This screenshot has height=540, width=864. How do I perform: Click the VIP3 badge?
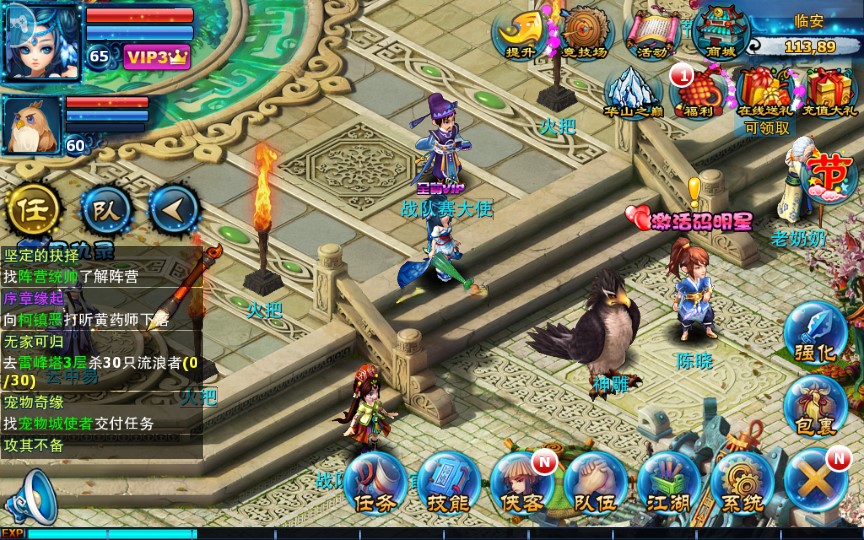(156, 56)
